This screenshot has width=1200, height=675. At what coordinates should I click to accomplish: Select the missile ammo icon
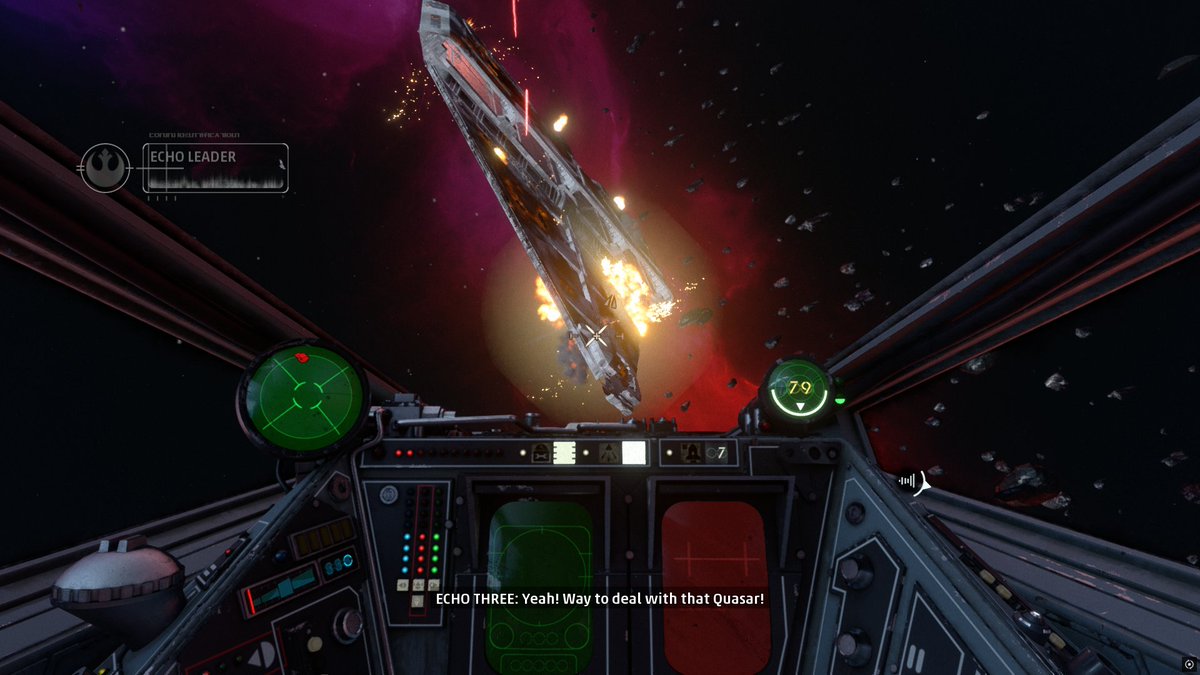[x=691, y=453]
